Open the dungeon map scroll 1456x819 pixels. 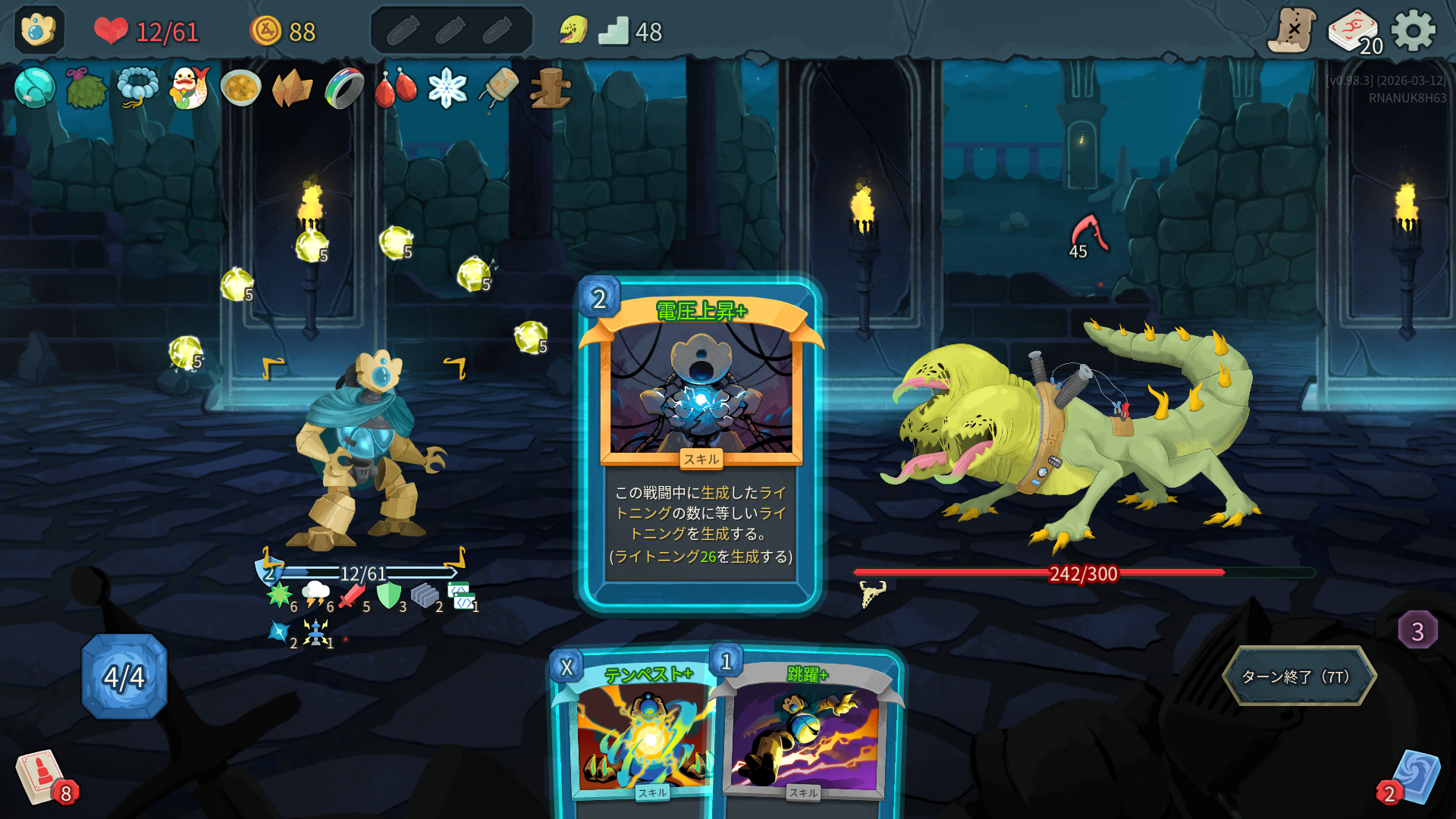point(1292,31)
